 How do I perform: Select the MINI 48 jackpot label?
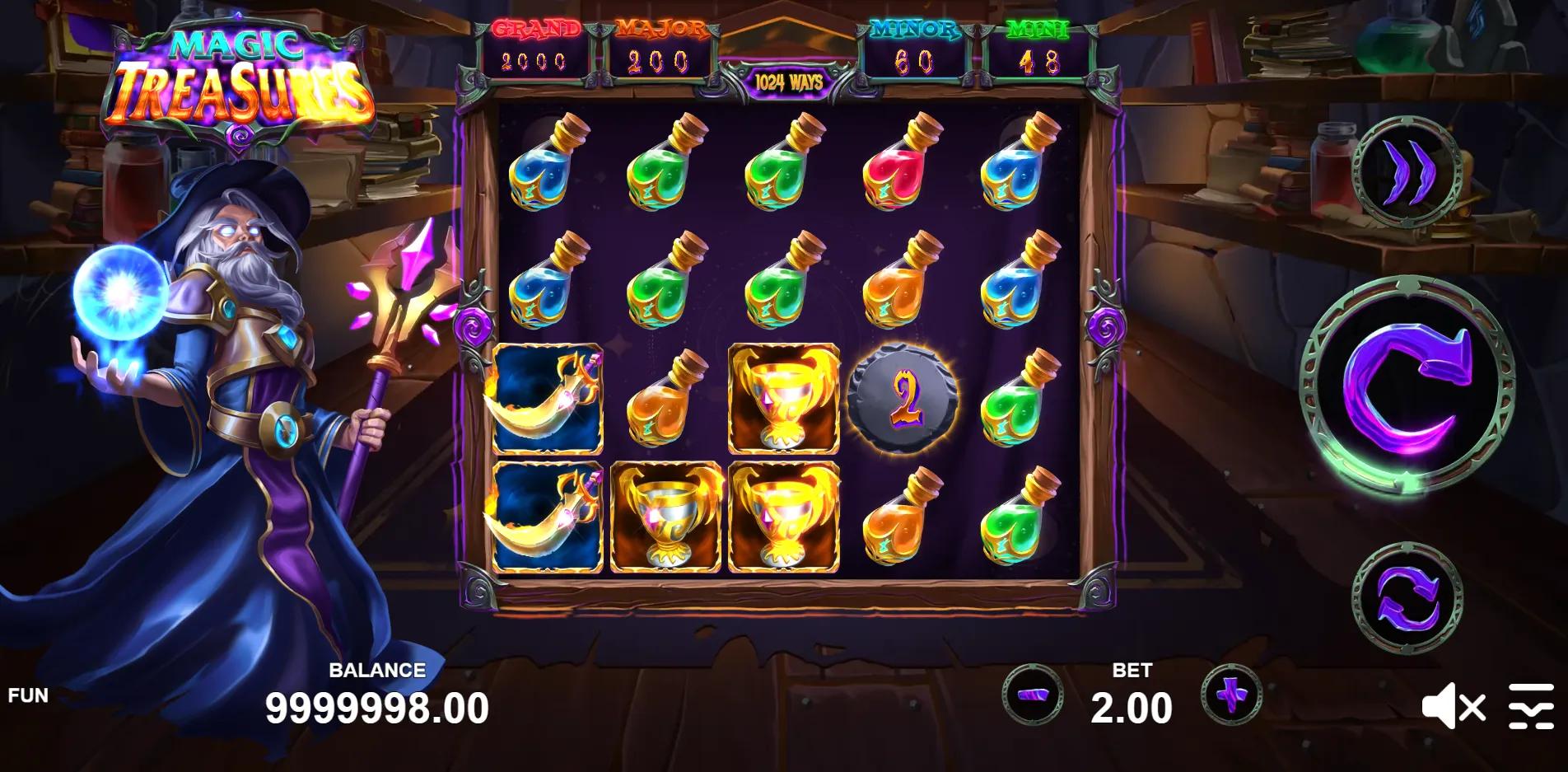1039,45
